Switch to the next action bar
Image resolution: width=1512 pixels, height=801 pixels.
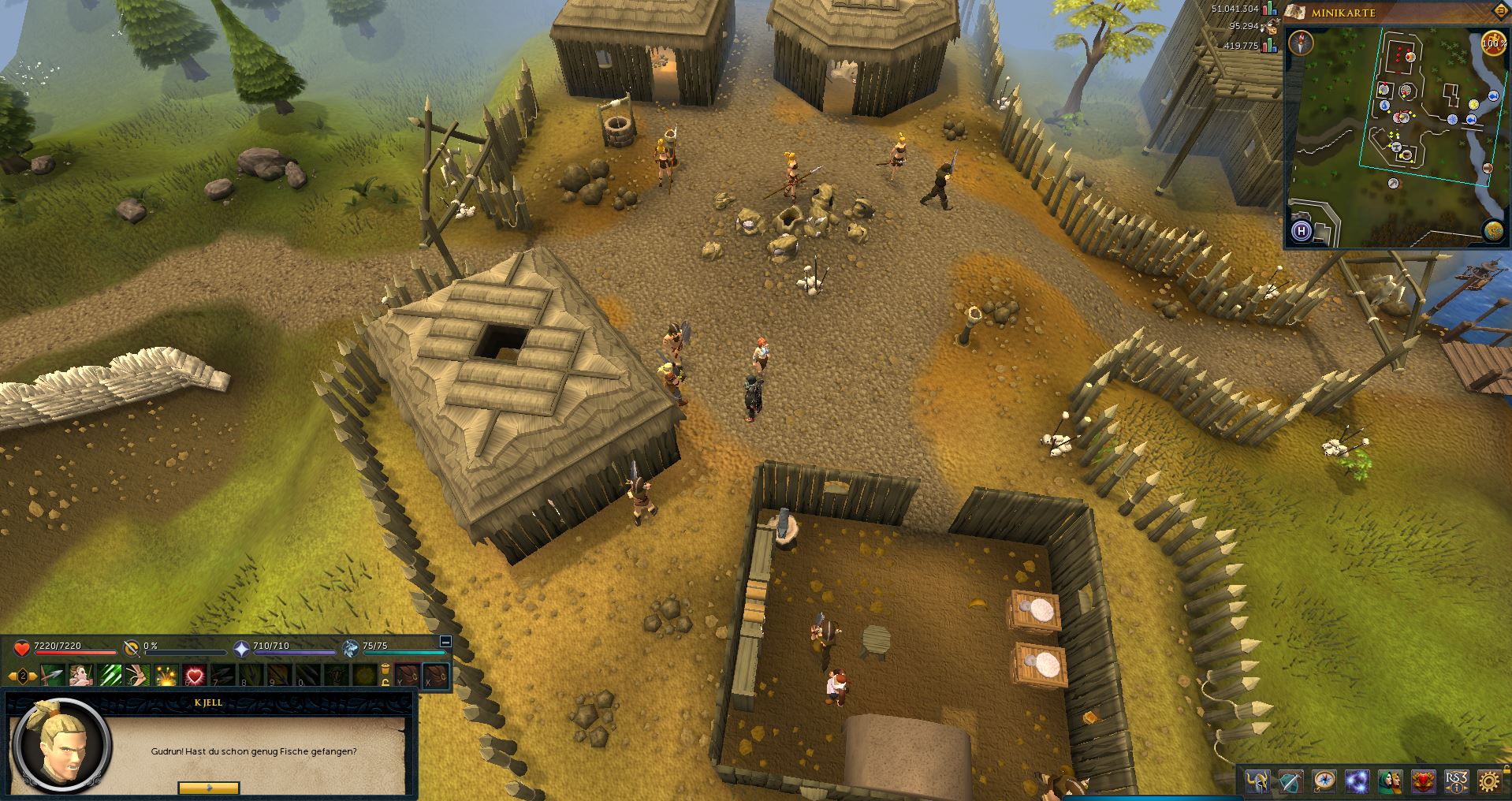pos(33,676)
